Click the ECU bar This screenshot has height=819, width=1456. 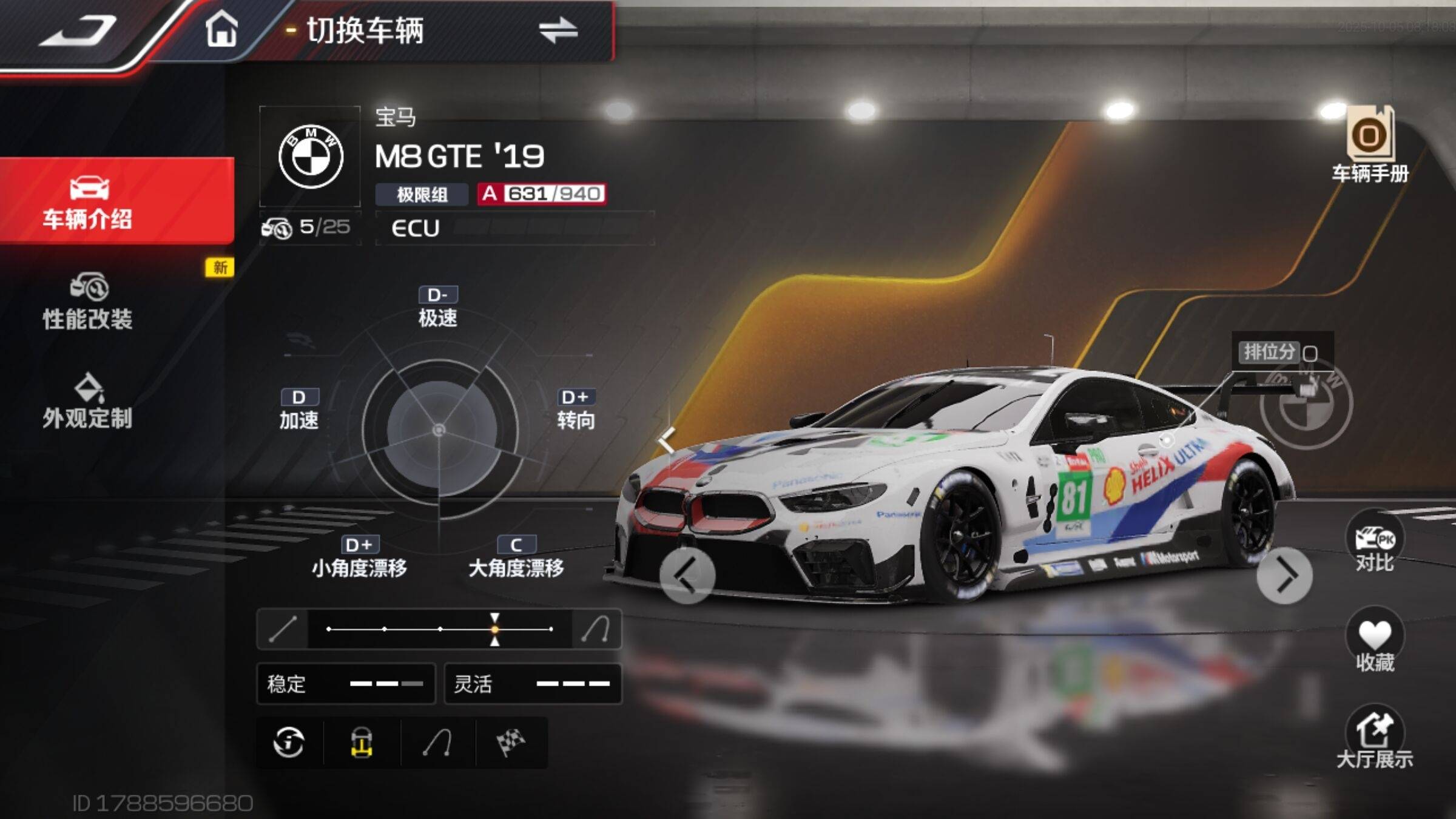pyautogui.click(x=514, y=228)
